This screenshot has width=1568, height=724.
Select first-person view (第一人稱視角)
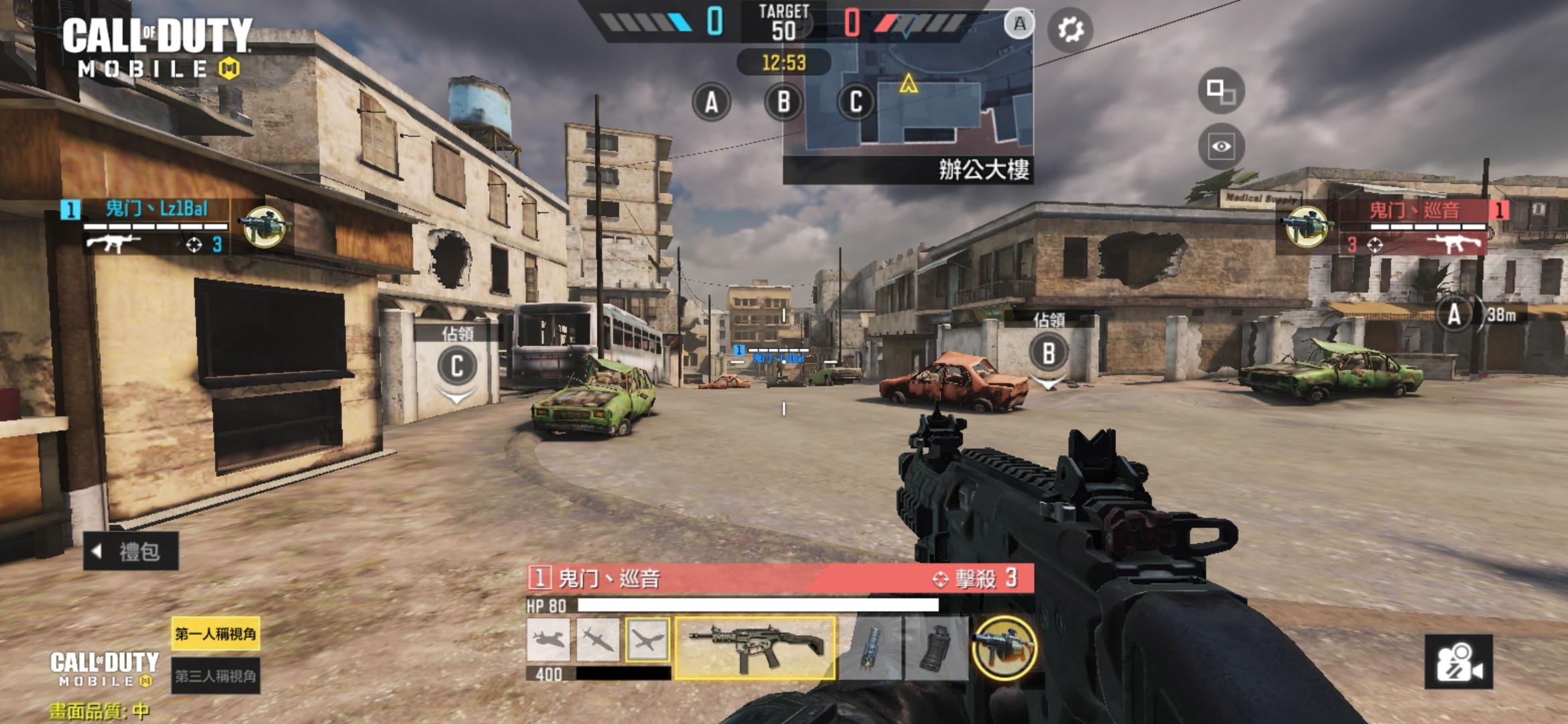point(215,633)
